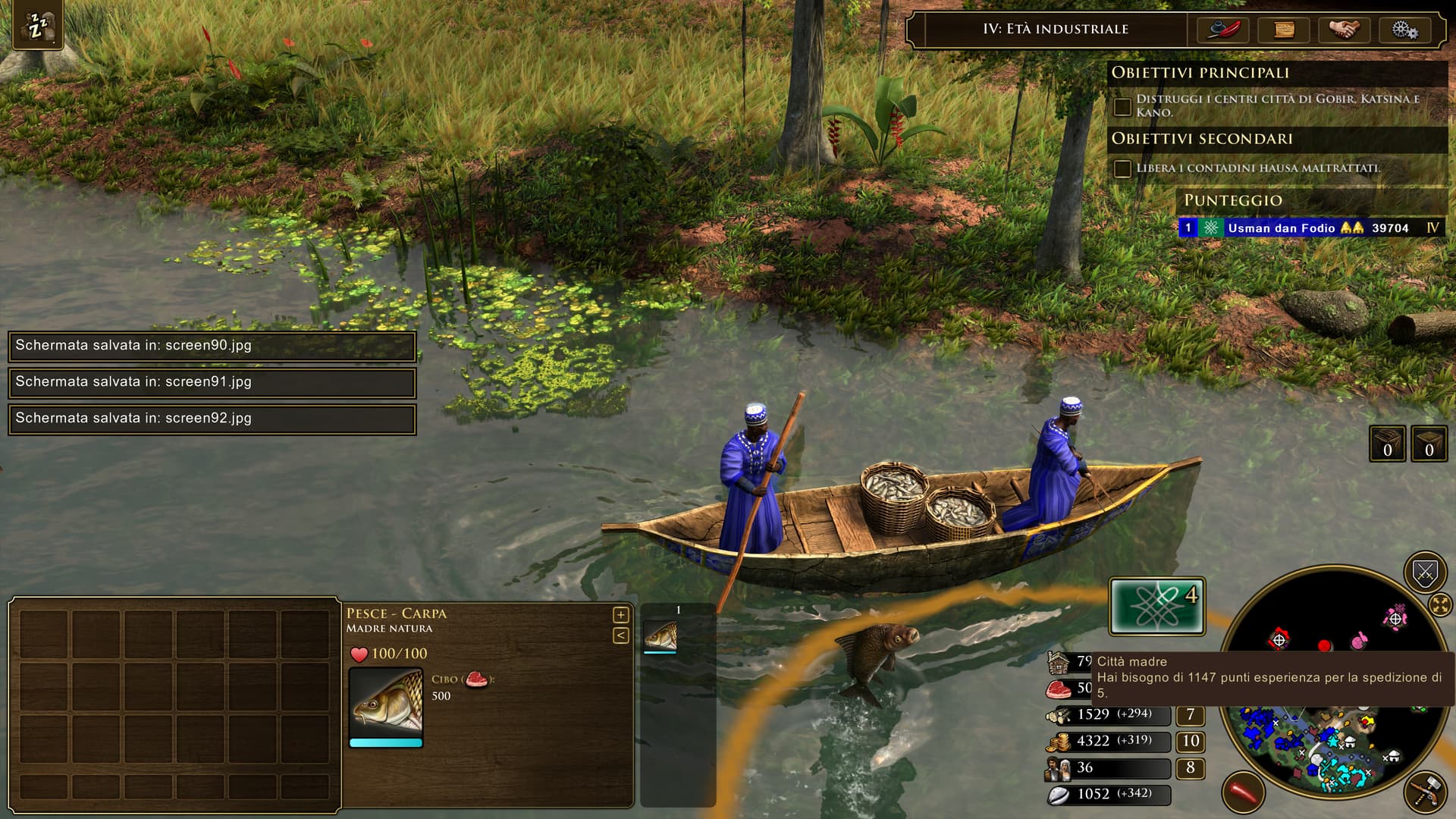Open the chat quill and inkwell button
1456x819 pixels.
click(1223, 30)
